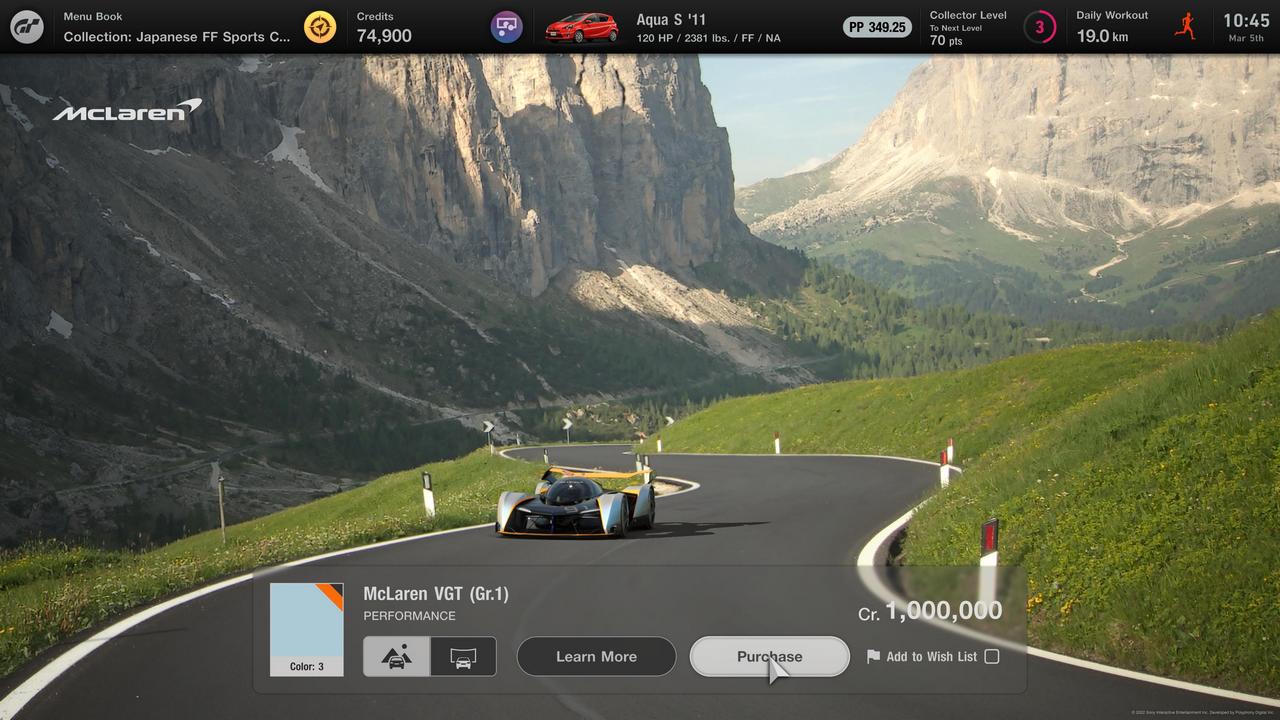1280x720 pixels.
Task: Switch to the showroom car view toggle
Action: (463, 657)
